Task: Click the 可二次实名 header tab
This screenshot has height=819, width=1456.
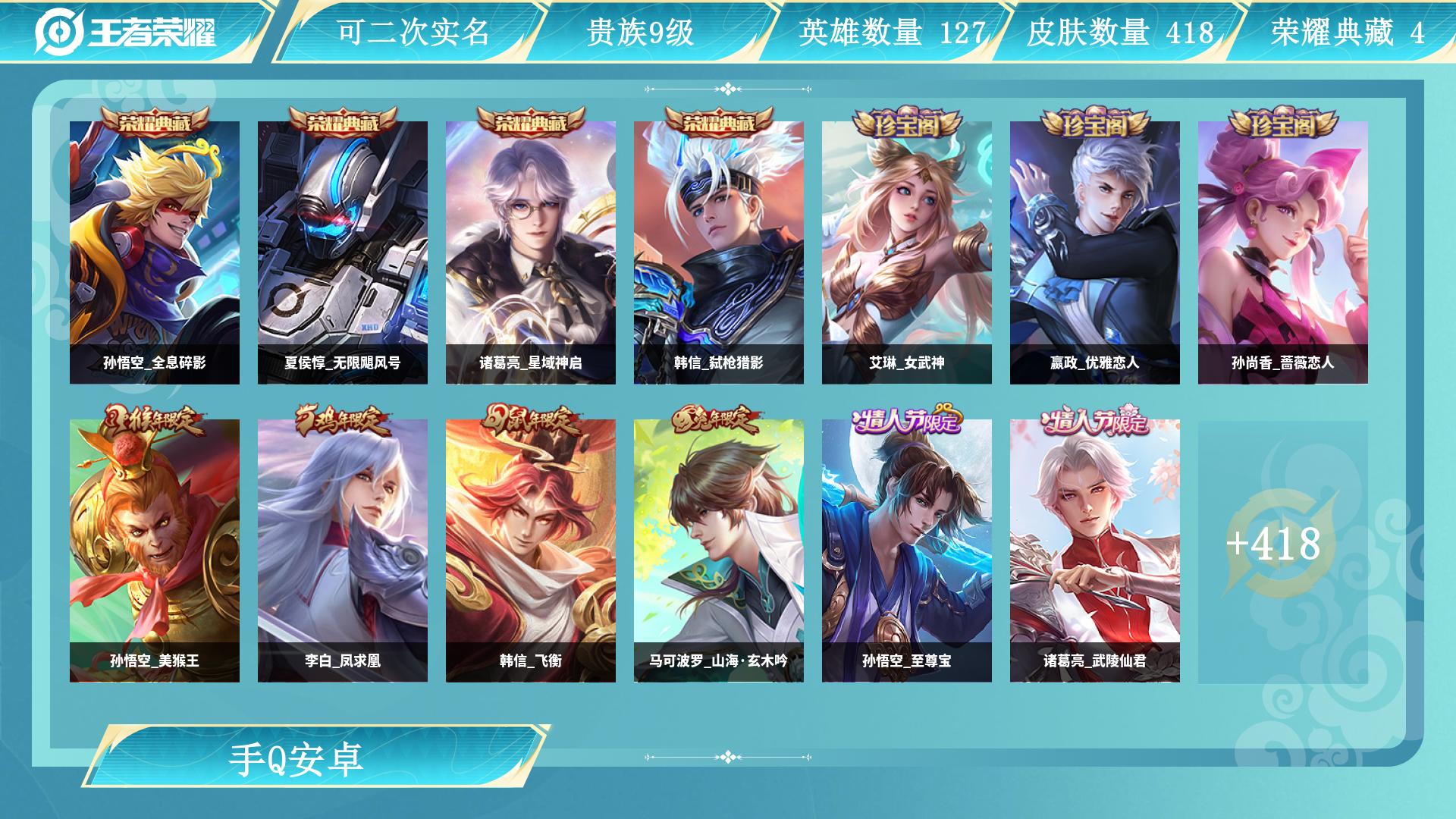Action: (413, 32)
